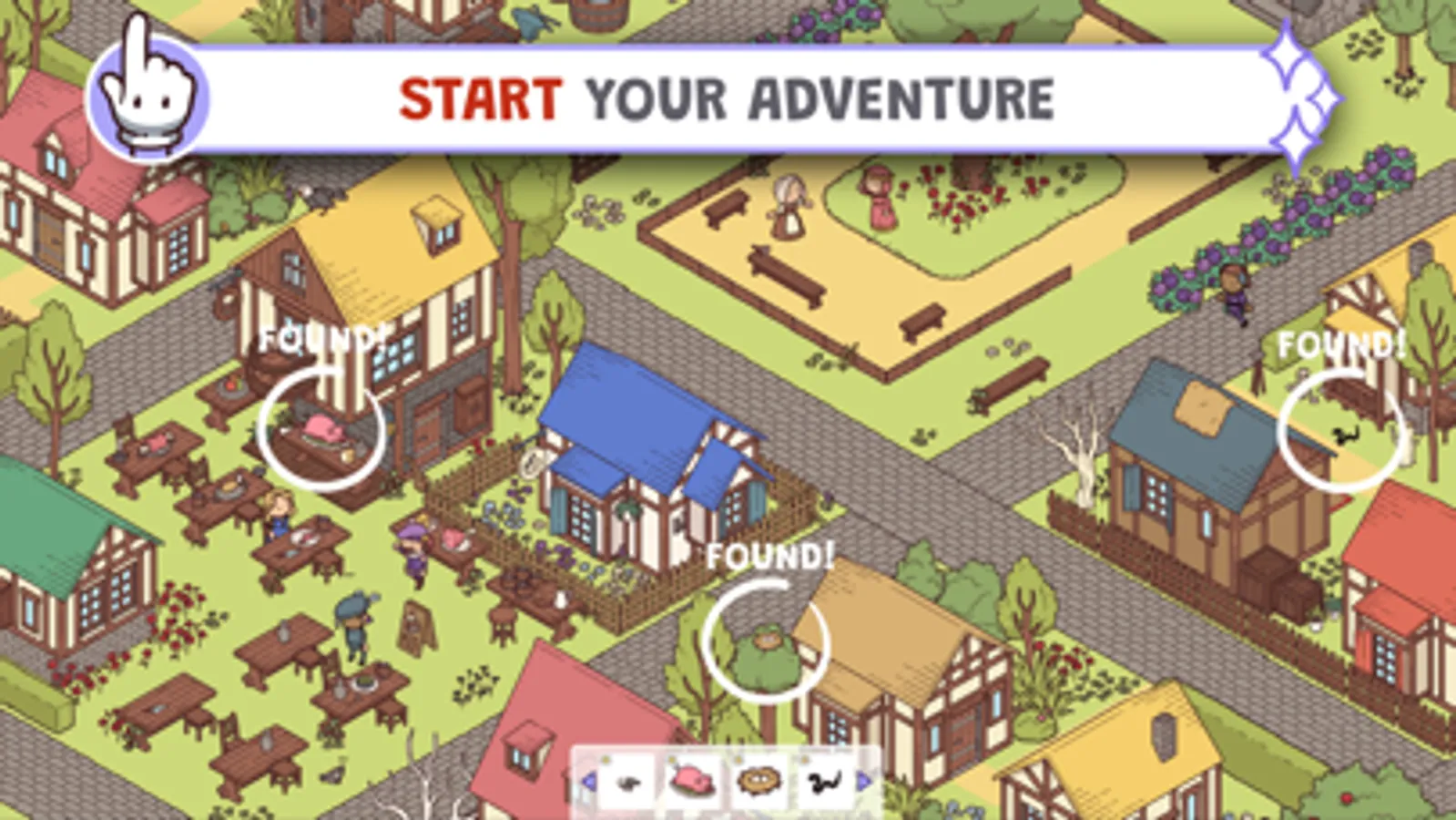Select the squiggly snake card in the item tray
Screen dimensions: 1456x820
point(824,779)
